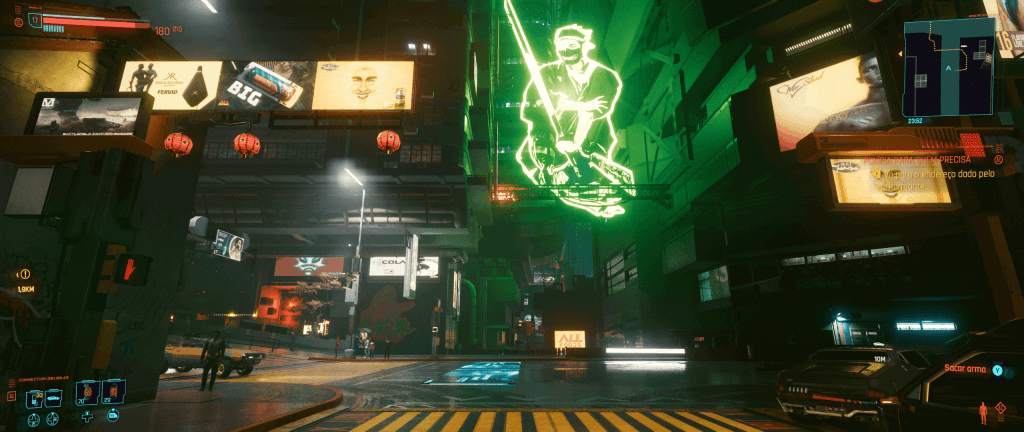This screenshot has height=432, width=1024.
Task: Click the yellow quest waypoint marker
Action: (25, 273)
